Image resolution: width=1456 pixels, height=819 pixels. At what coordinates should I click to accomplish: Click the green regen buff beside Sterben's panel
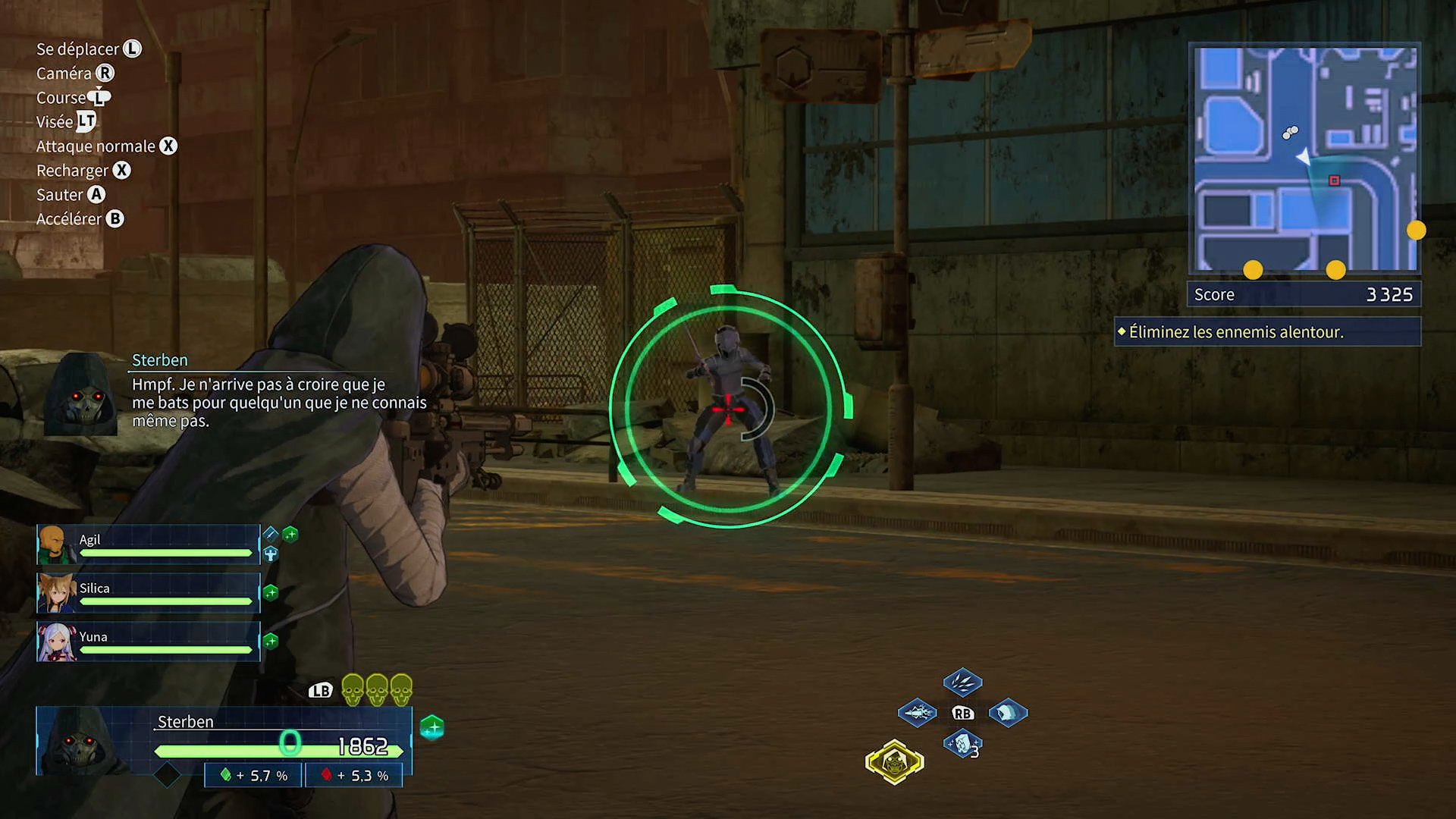(x=432, y=728)
